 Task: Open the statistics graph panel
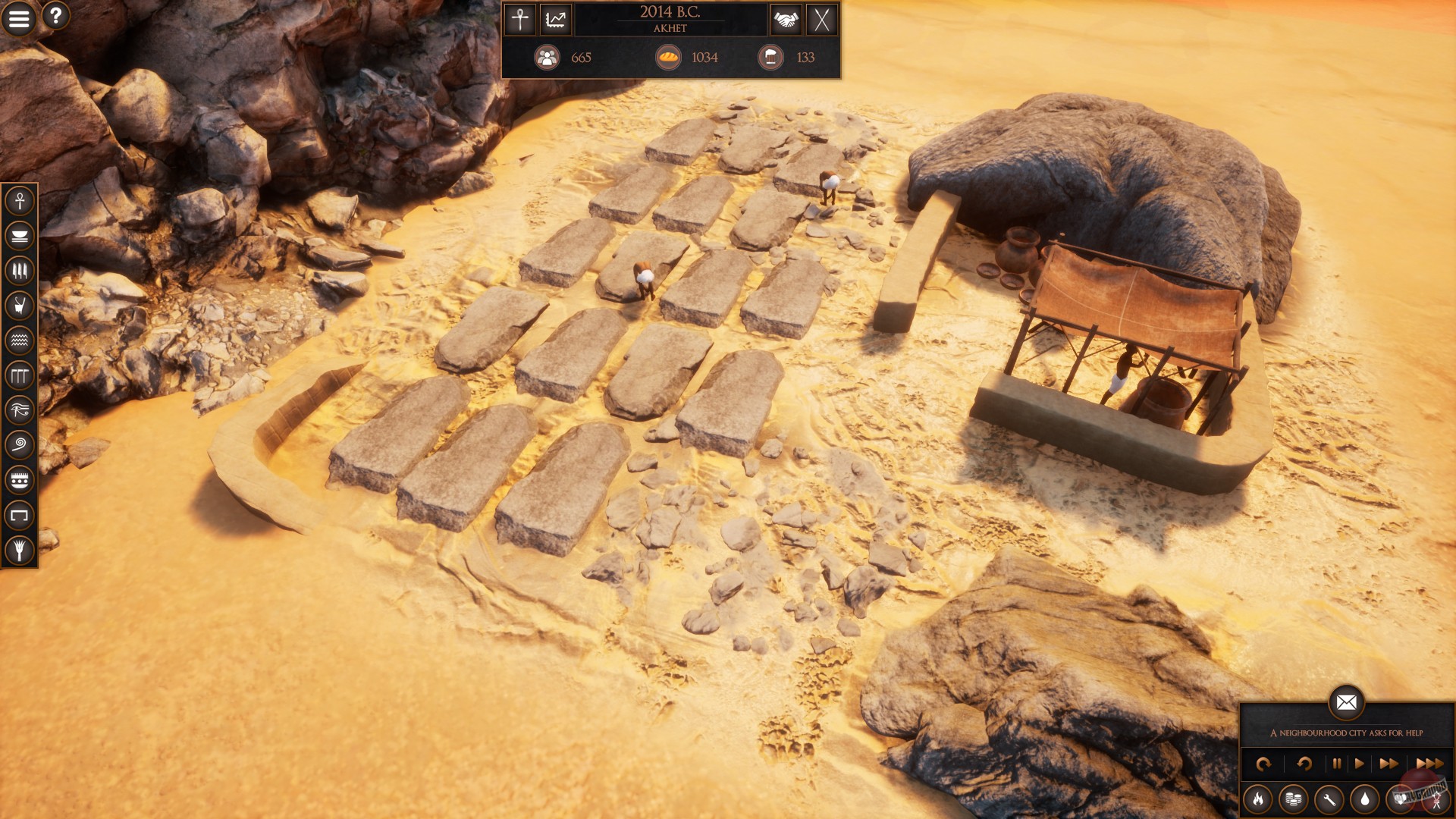(x=556, y=20)
